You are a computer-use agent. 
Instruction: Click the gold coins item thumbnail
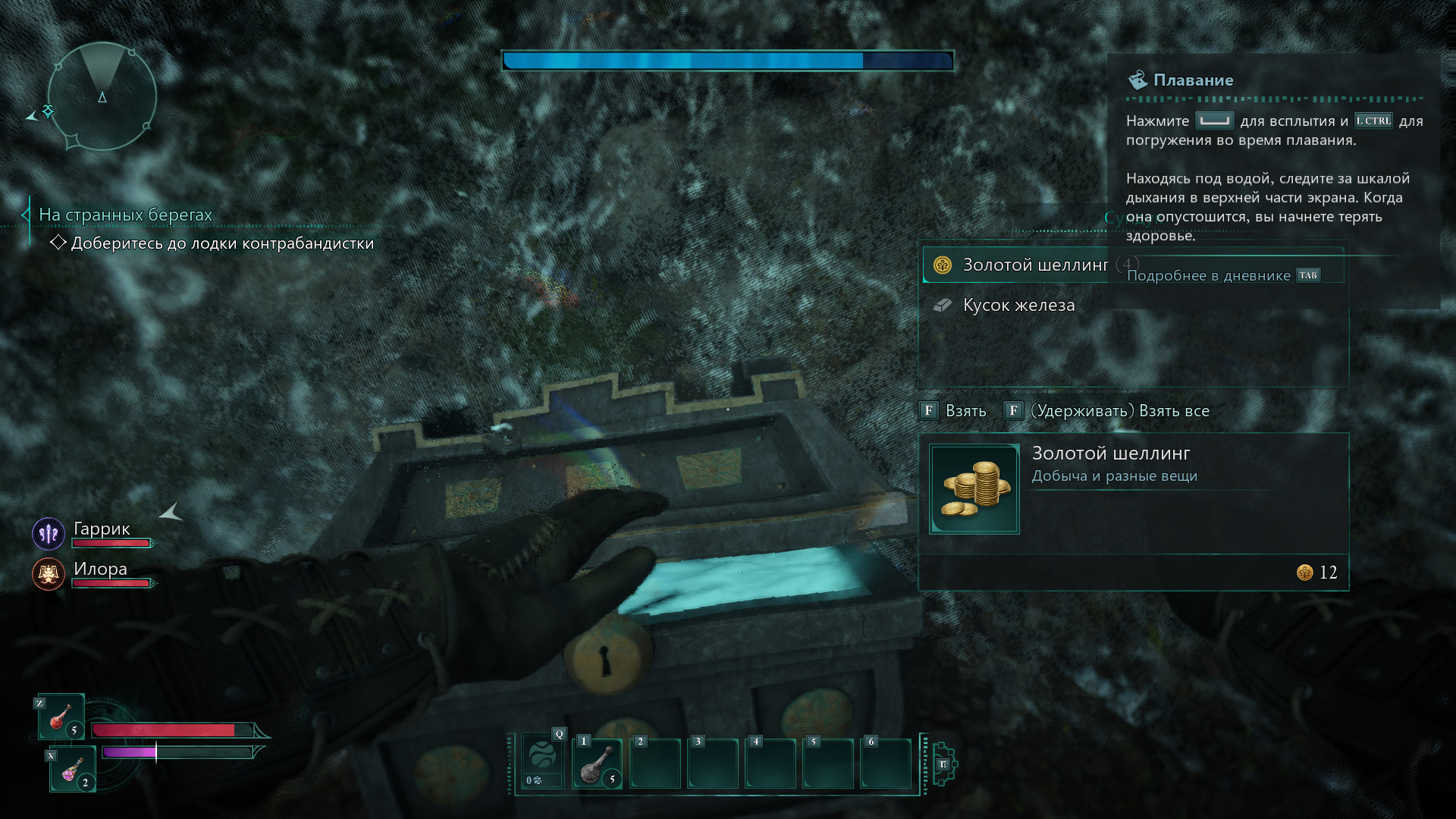(x=974, y=489)
